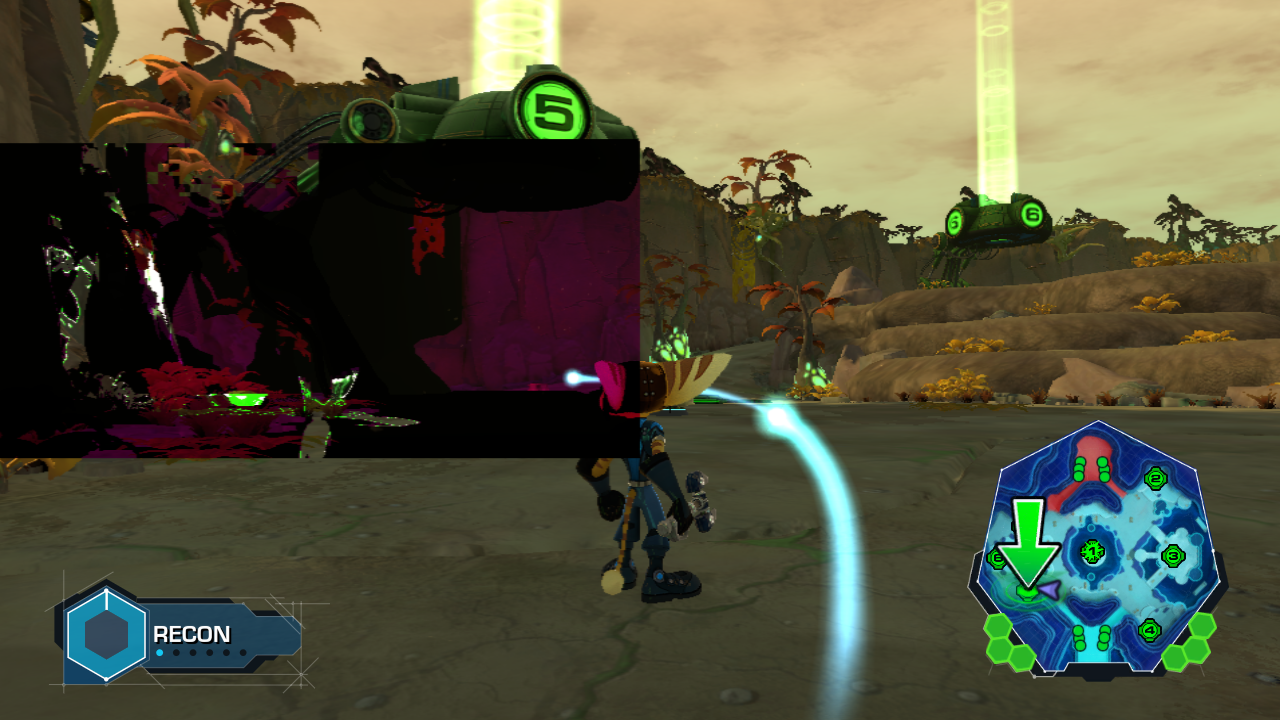Expand the bottom-right green hexagon cluster

[1191, 642]
